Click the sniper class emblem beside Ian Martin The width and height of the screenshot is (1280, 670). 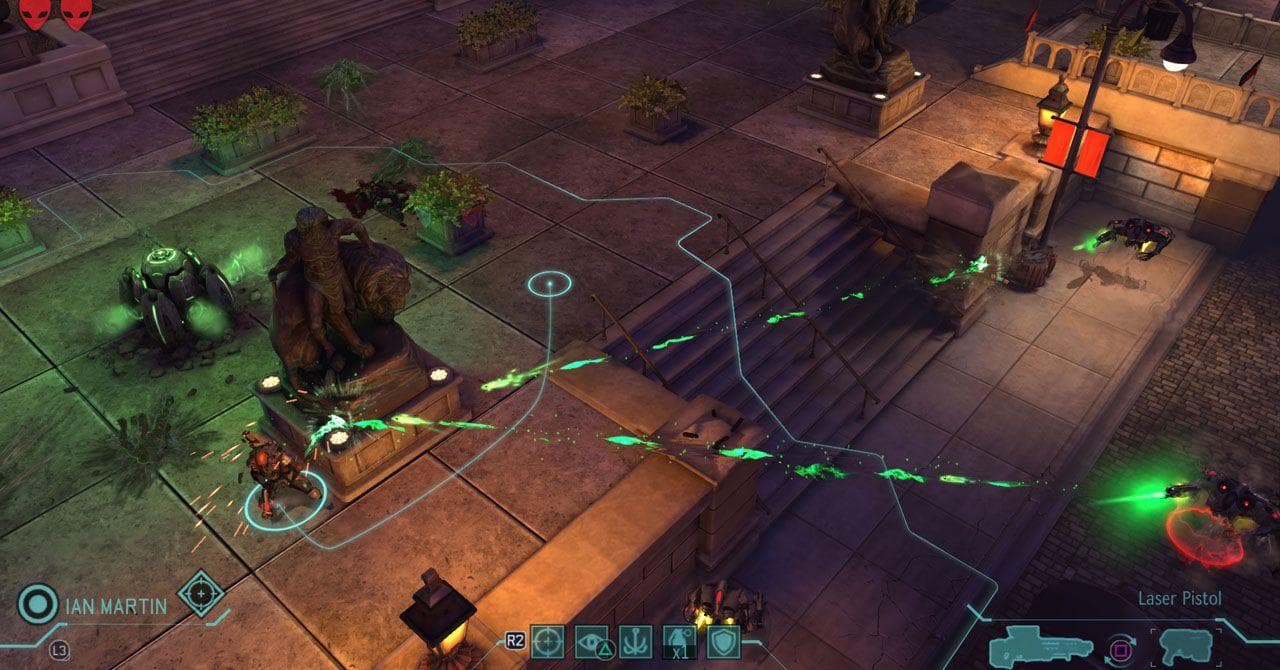click(201, 593)
